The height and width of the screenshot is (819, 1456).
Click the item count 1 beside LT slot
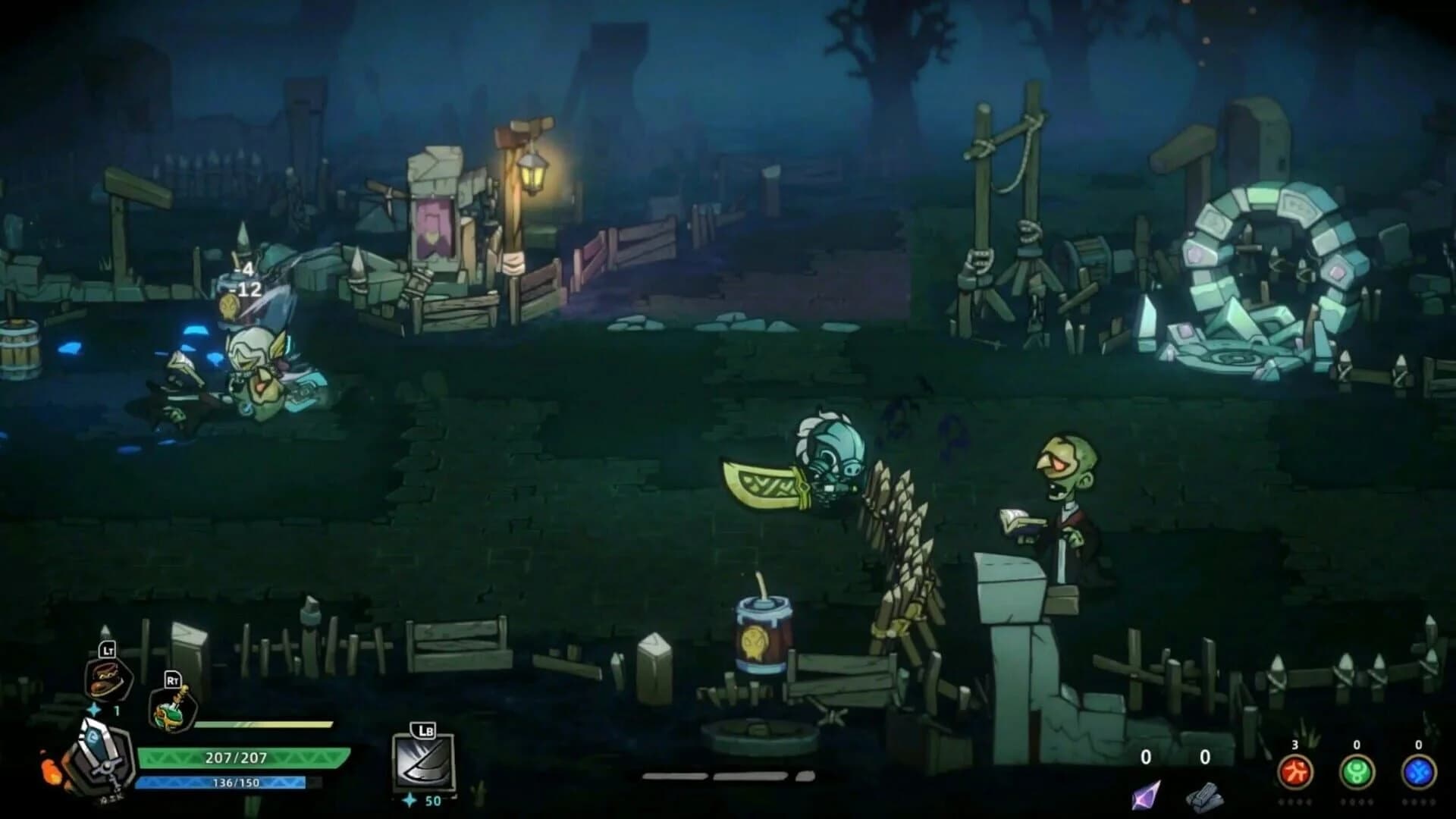118,711
